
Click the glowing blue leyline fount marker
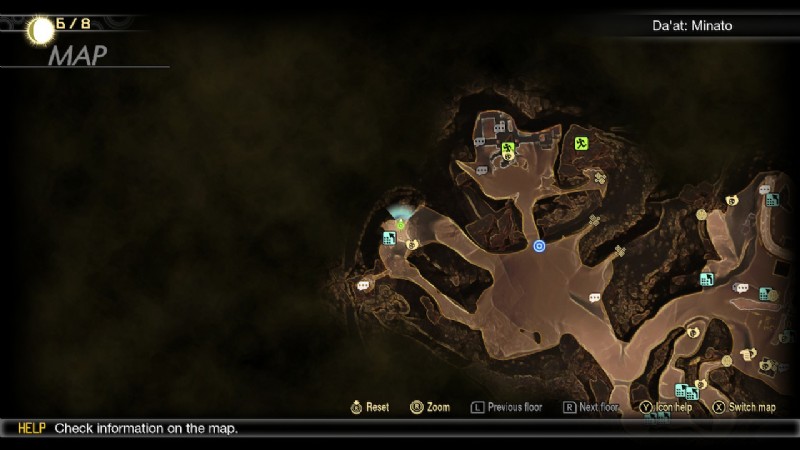click(x=401, y=215)
